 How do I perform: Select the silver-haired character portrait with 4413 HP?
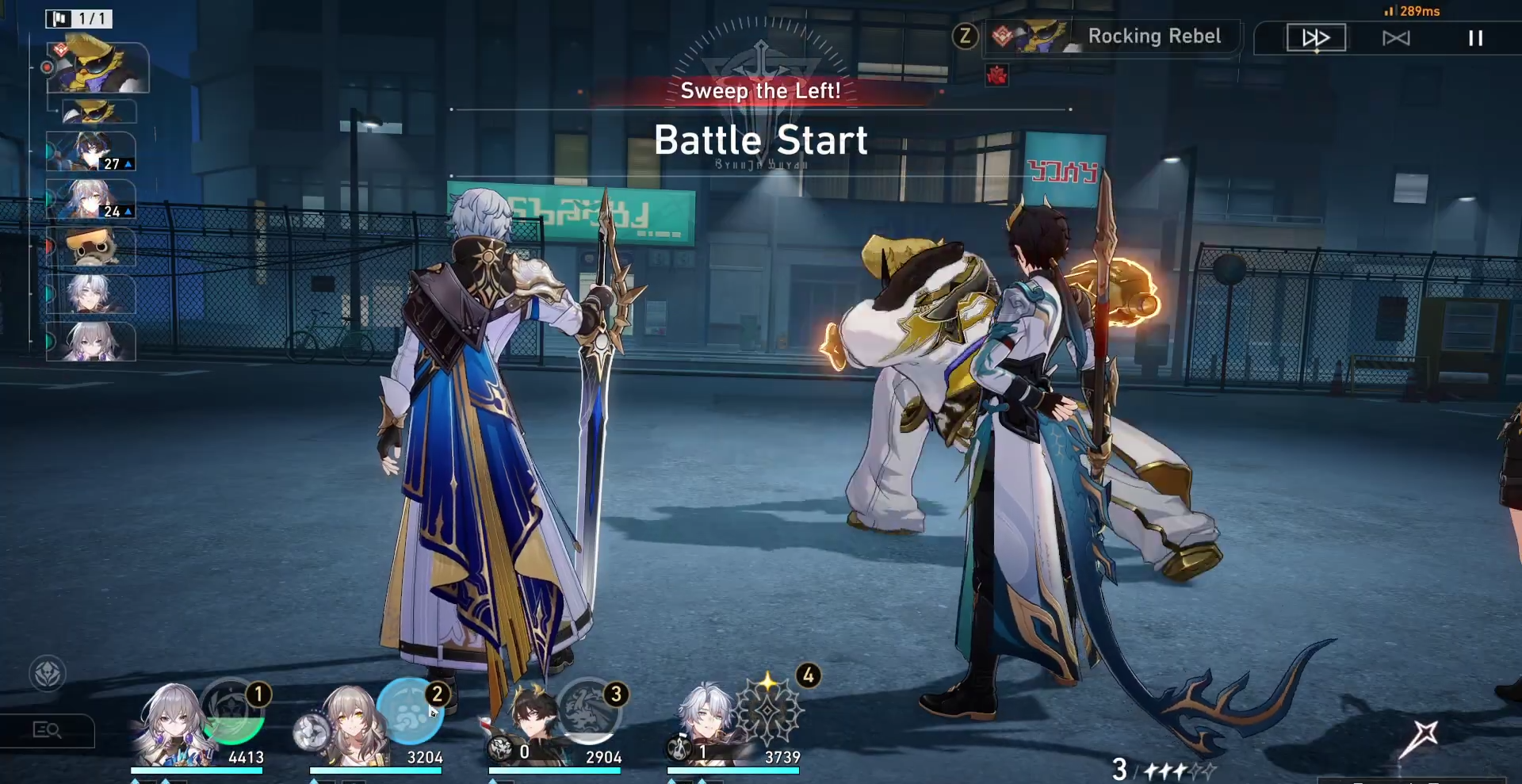point(169,723)
